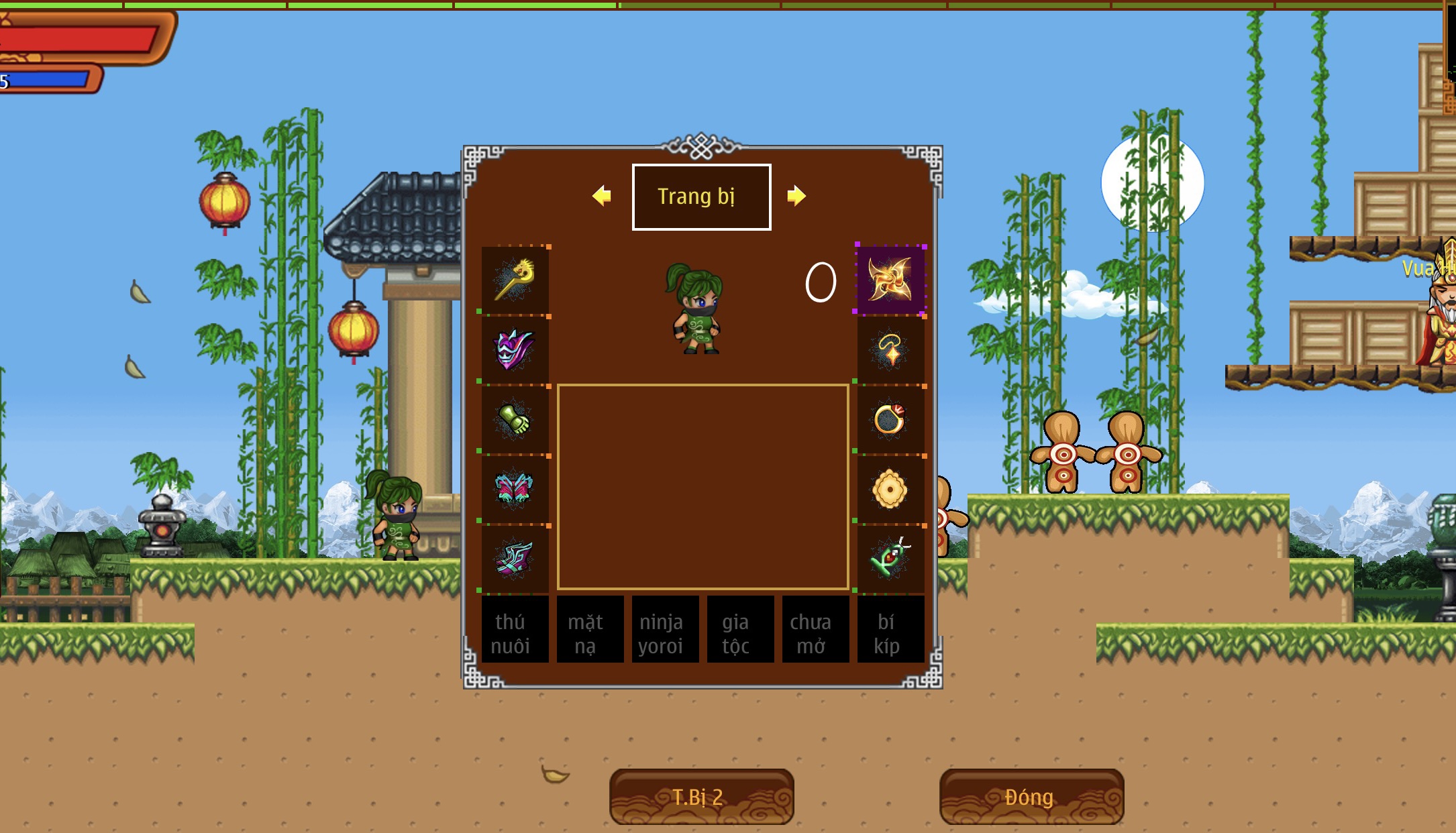The height and width of the screenshot is (833, 1456).
Task: Select the golden dragon staff weapon slot
Action: tap(515, 280)
